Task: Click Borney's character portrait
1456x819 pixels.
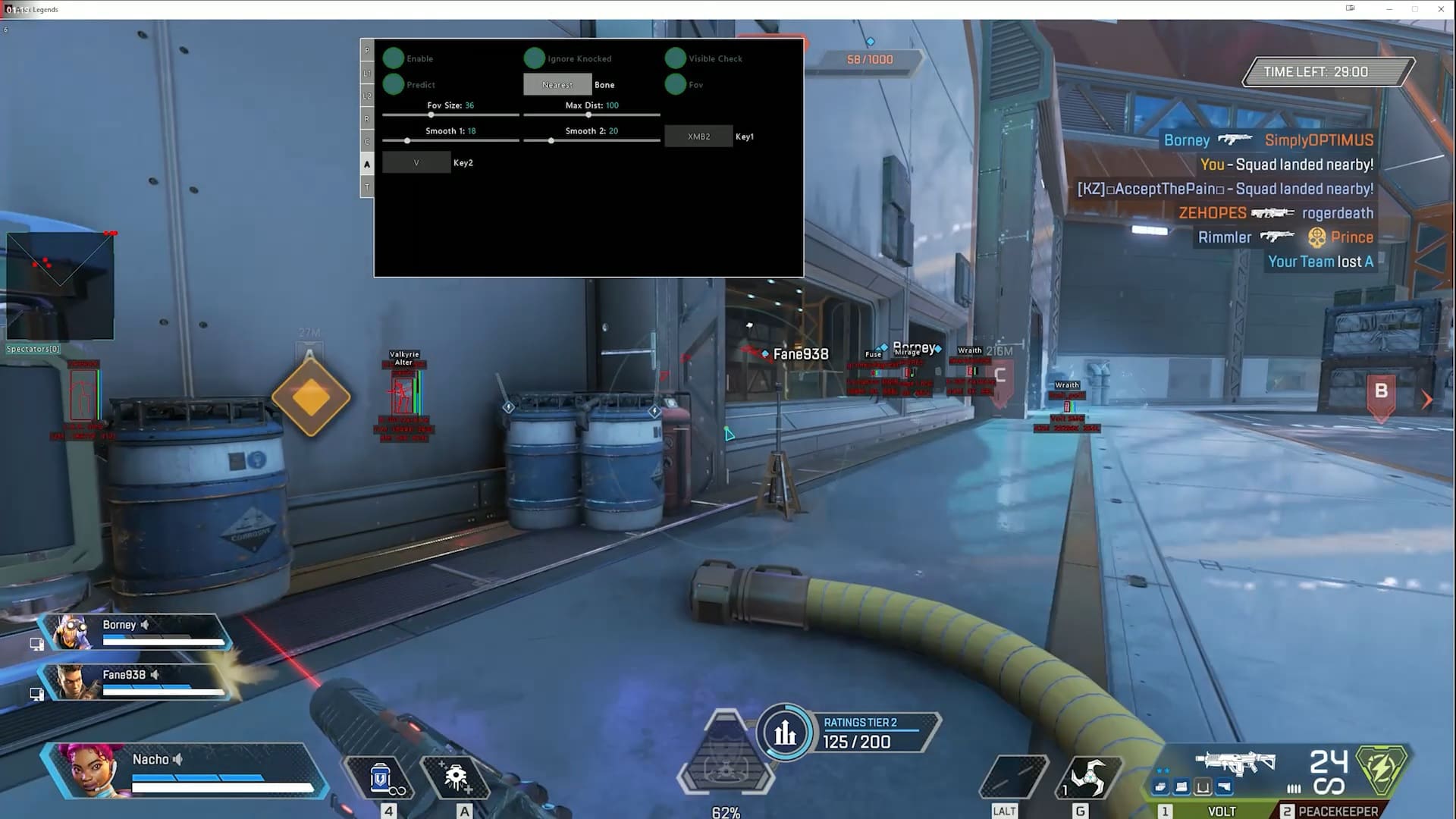Action: 72,633
